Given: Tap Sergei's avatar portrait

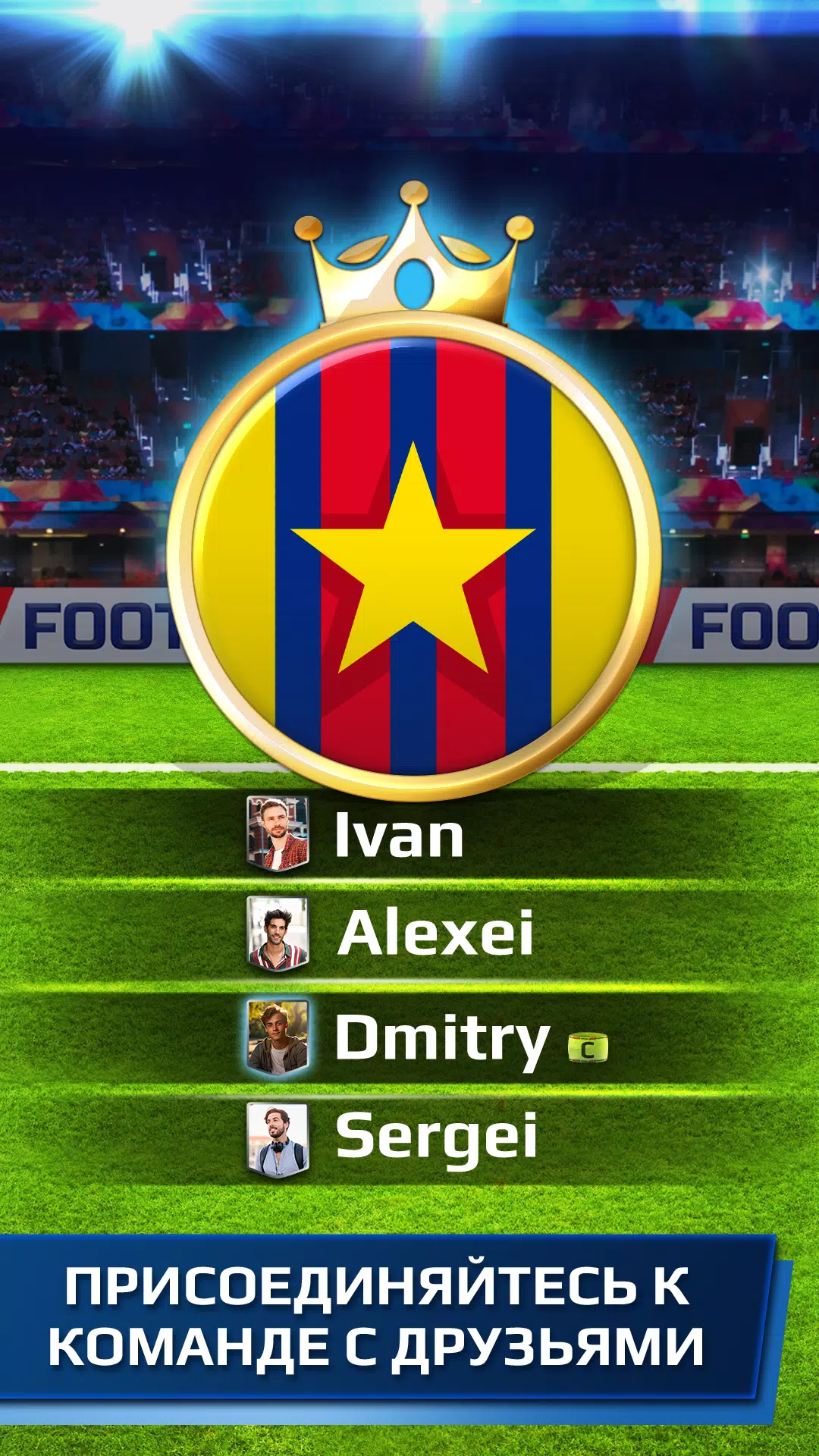Looking at the screenshot, I should [x=278, y=1139].
